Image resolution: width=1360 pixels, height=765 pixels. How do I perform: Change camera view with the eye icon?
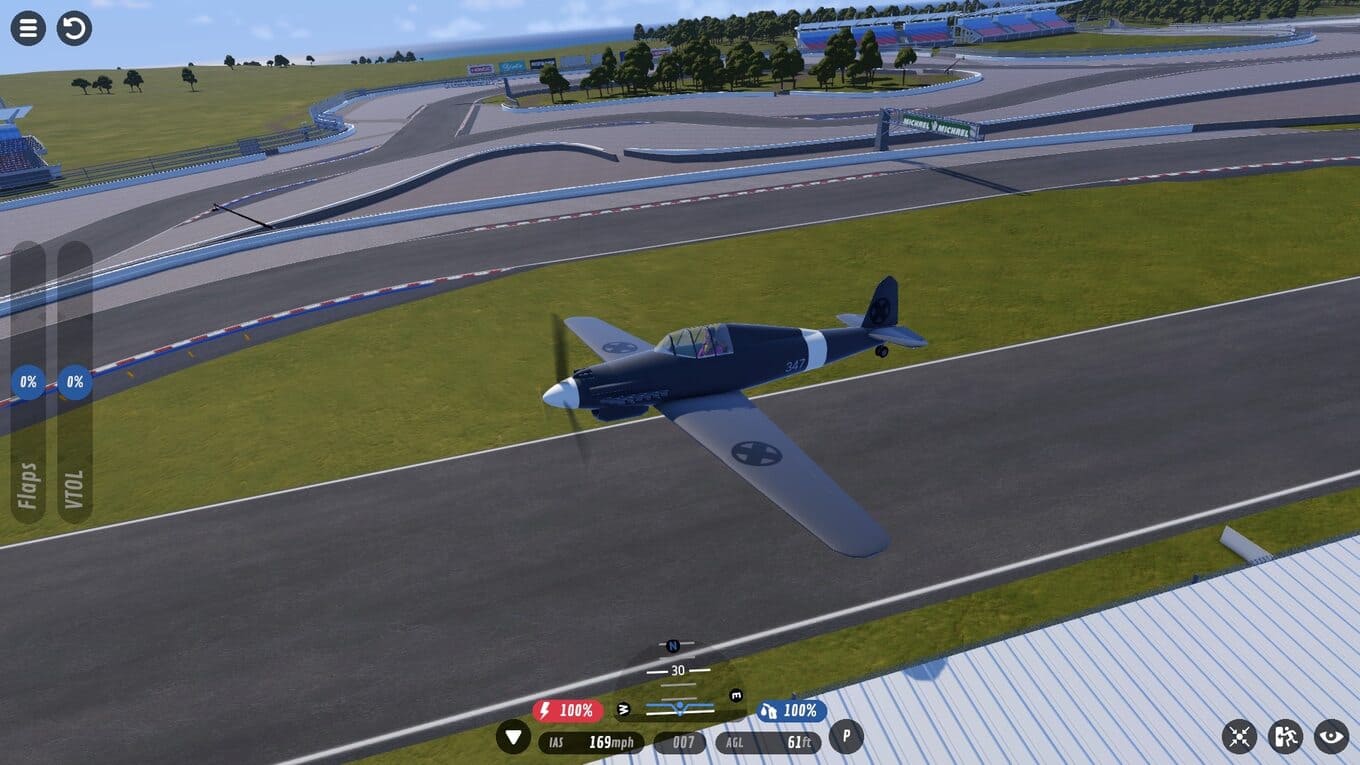point(1331,737)
